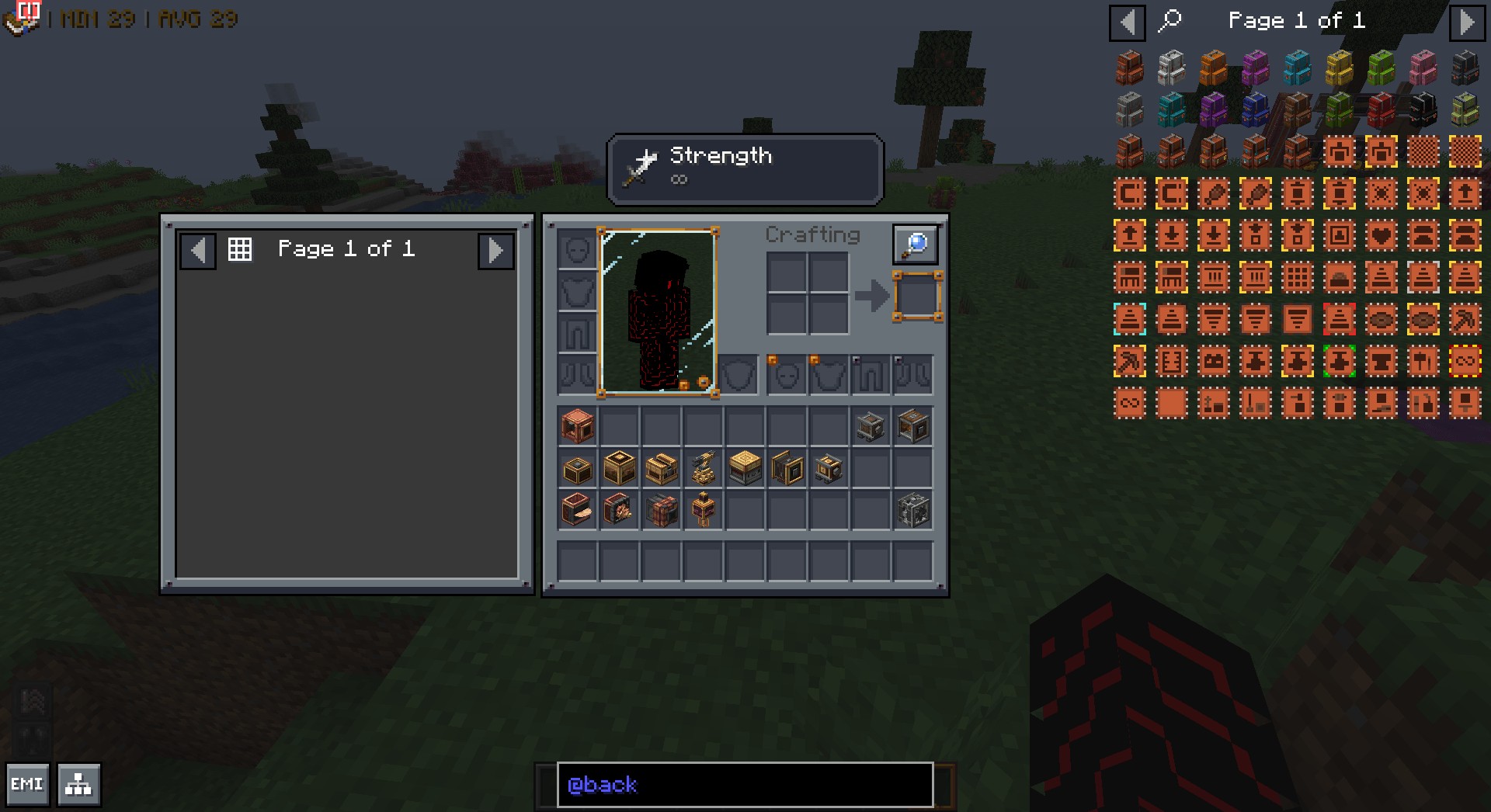The height and width of the screenshot is (812, 1491).
Task: Select the dark gray gearbox in the inventory
Action: pyautogui.click(x=912, y=510)
